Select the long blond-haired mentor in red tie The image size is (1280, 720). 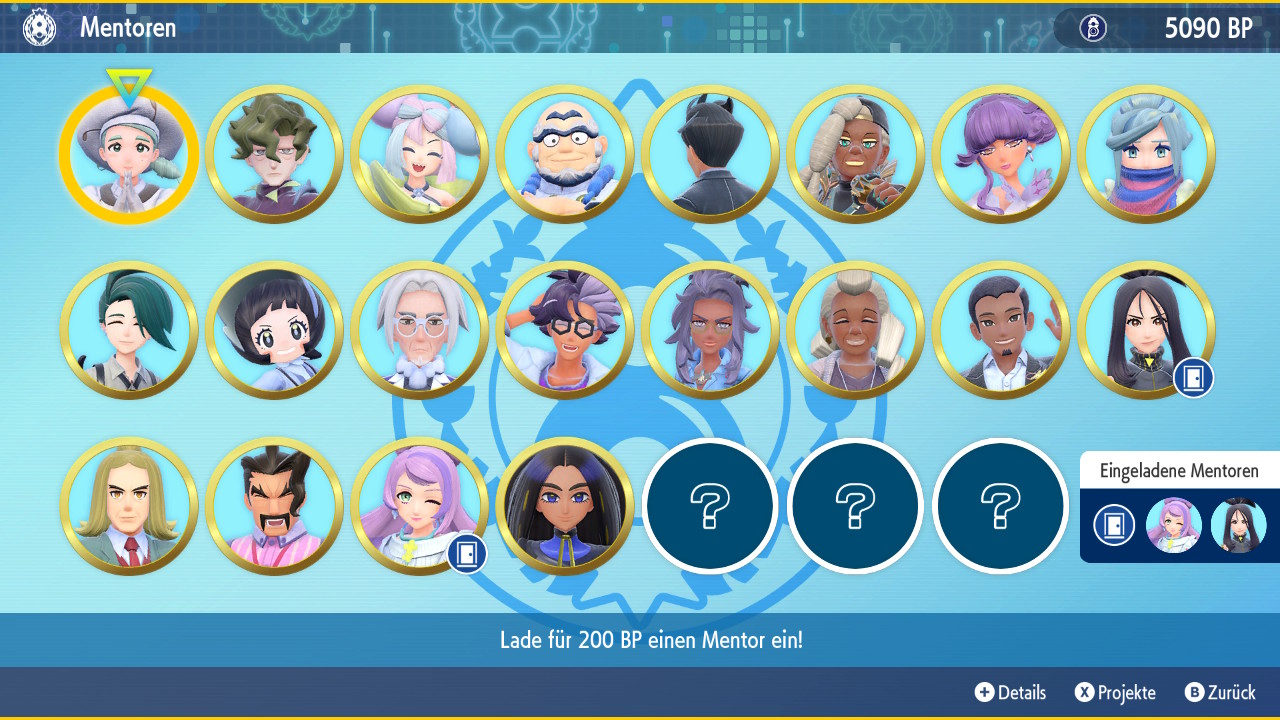pos(129,506)
